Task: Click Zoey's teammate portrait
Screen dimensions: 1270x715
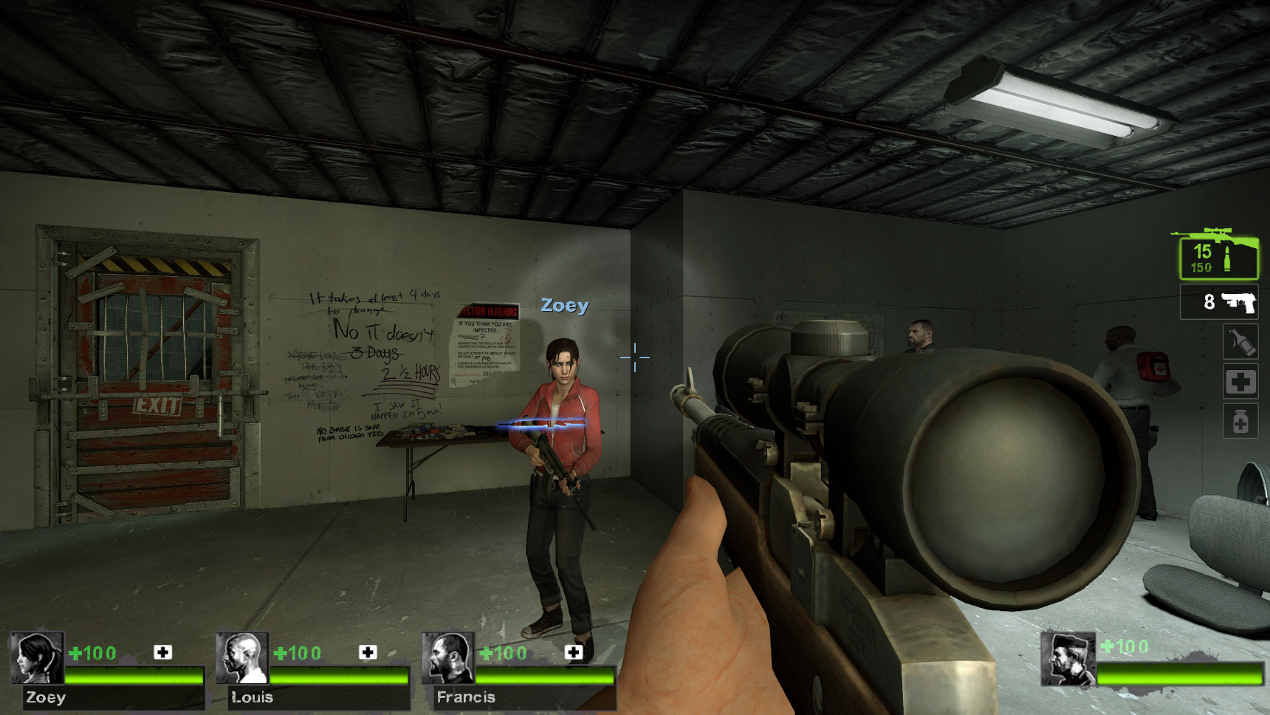Action: 37,658
